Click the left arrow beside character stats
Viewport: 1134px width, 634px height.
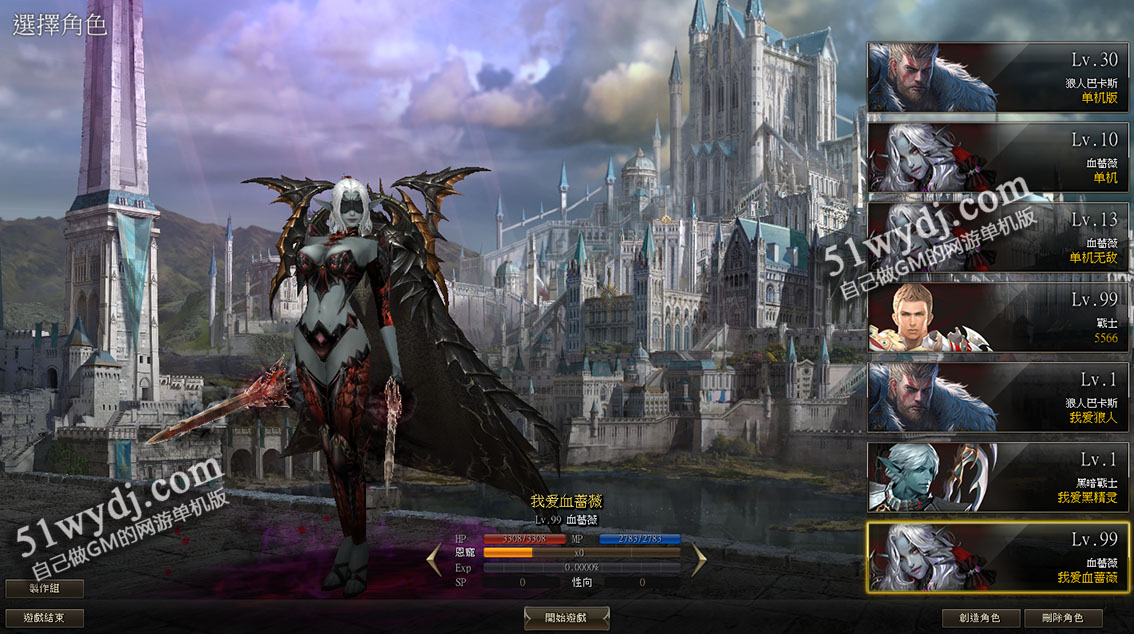pyautogui.click(x=434, y=560)
